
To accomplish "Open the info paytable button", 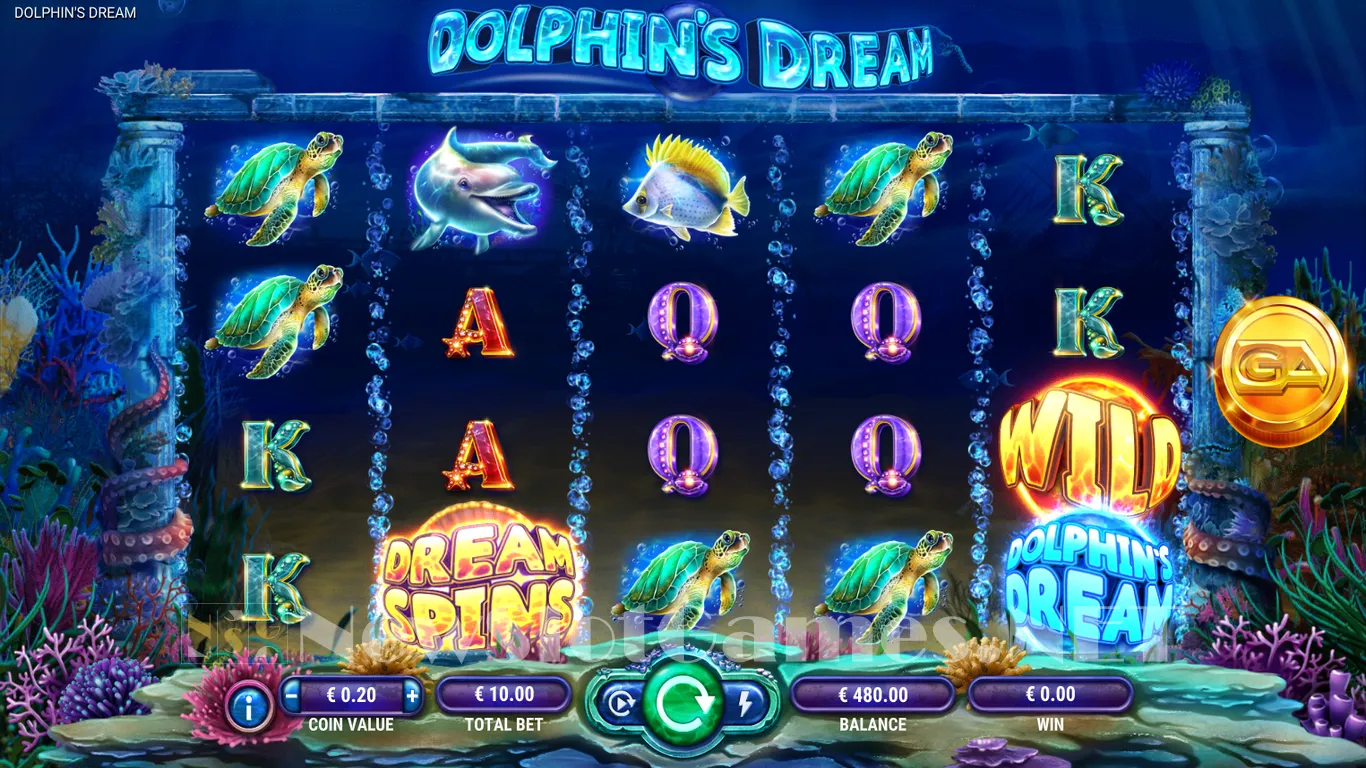I will pyautogui.click(x=249, y=707).
